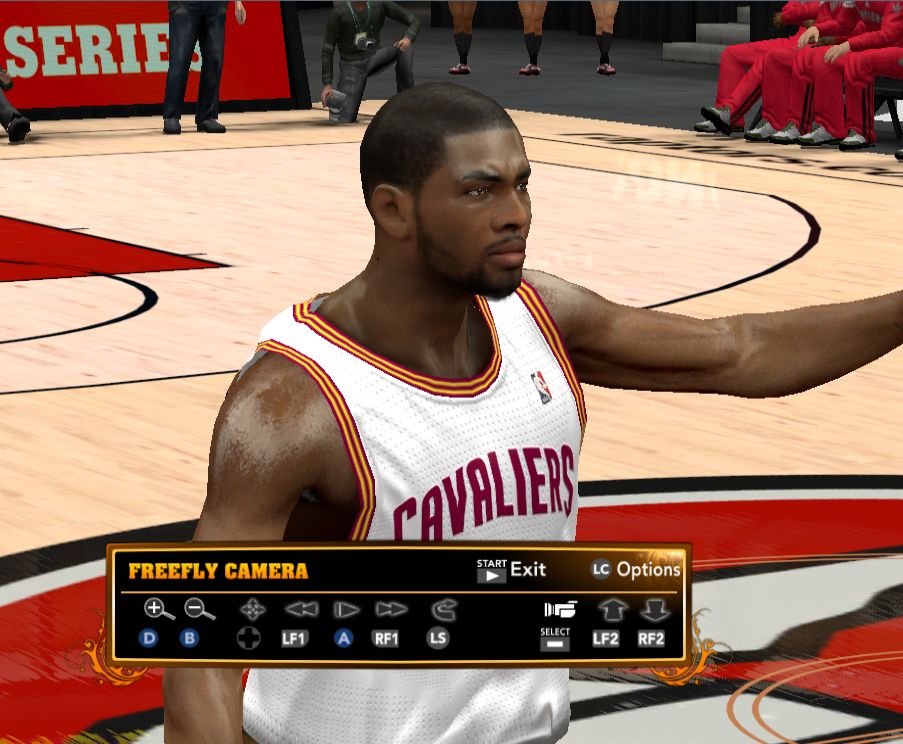Open the Freefly Camera Options
903x744 pixels.
[636, 570]
